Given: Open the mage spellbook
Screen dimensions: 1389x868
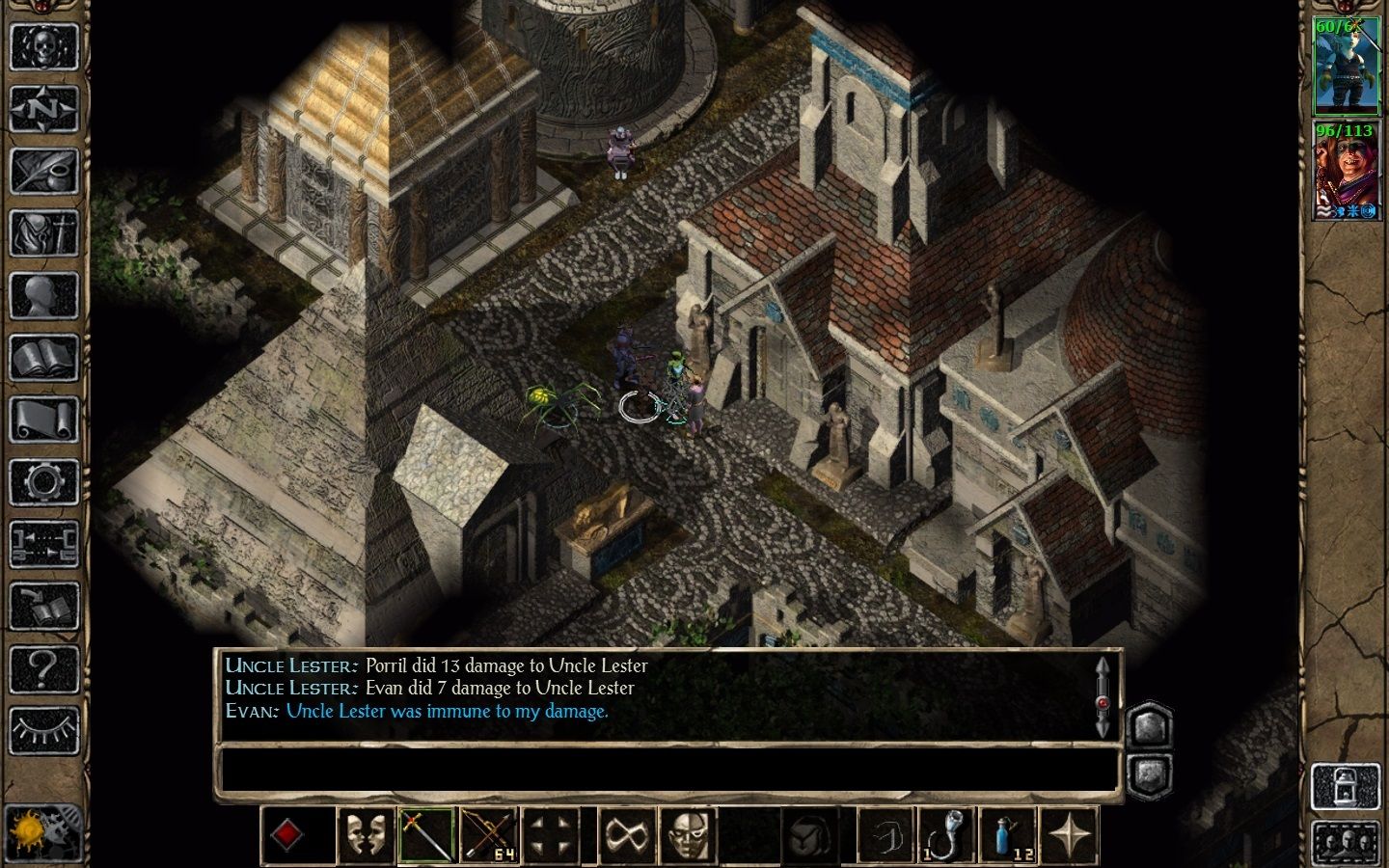Looking at the screenshot, I should (43, 359).
